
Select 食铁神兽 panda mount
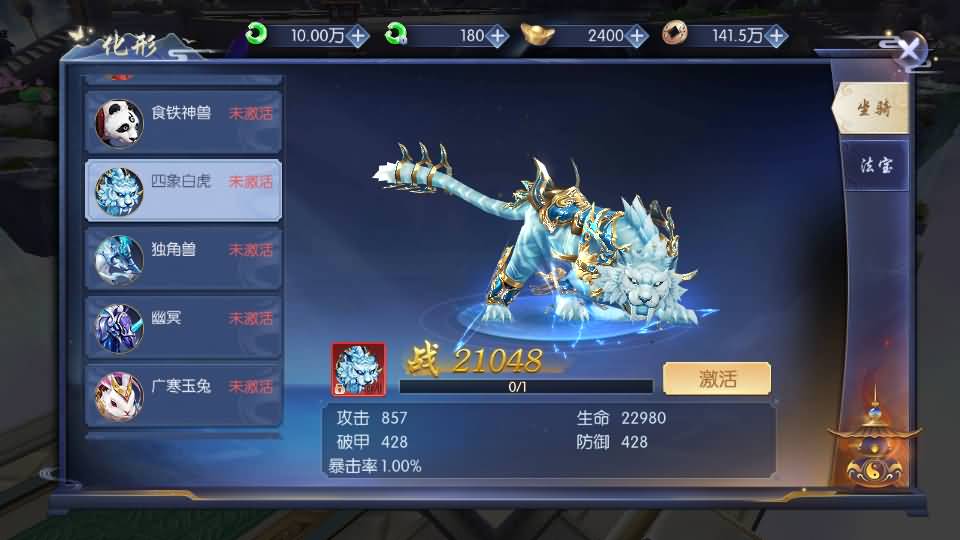coord(183,120)
